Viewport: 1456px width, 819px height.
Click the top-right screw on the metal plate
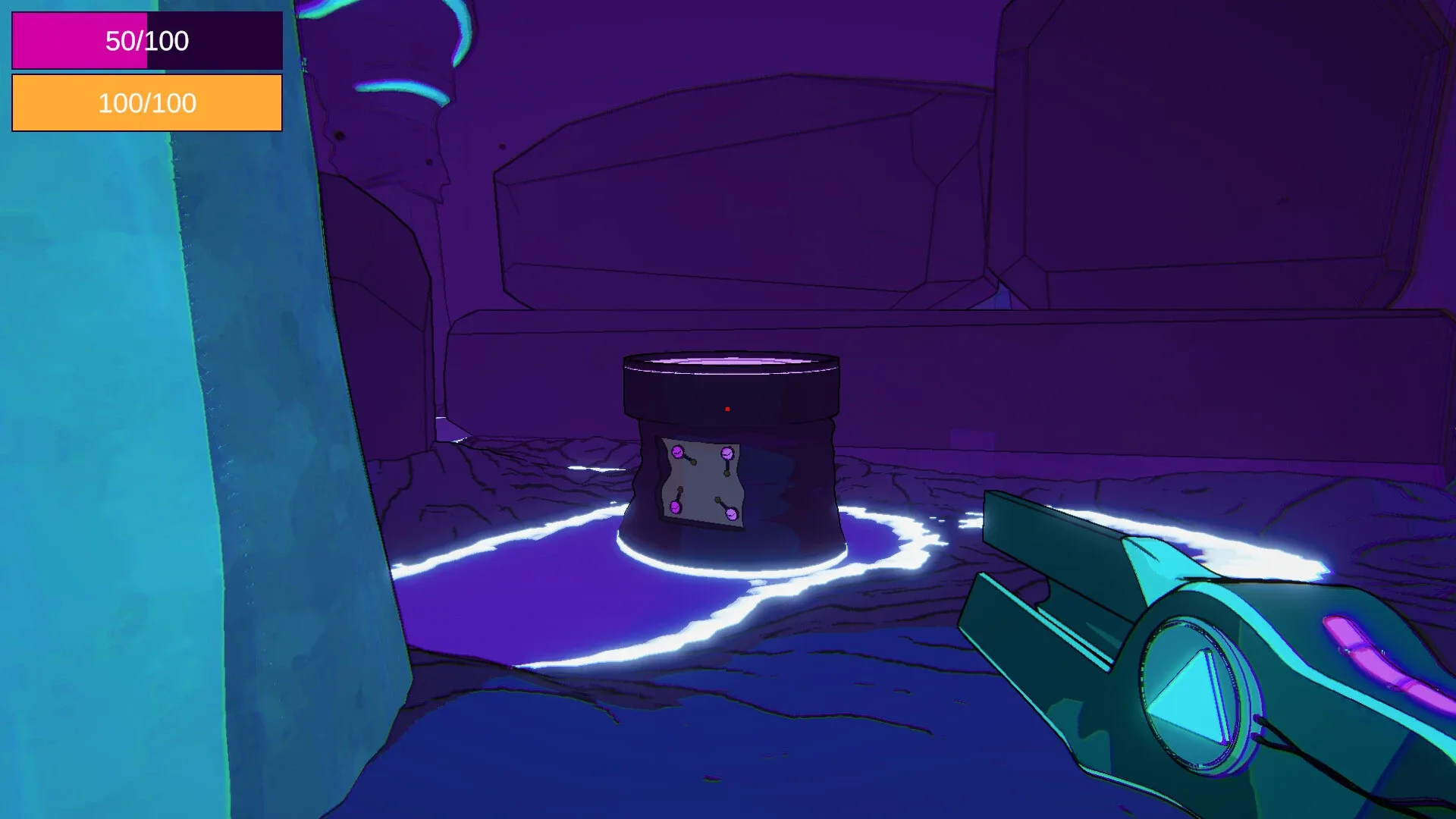(x=726, y=453)
